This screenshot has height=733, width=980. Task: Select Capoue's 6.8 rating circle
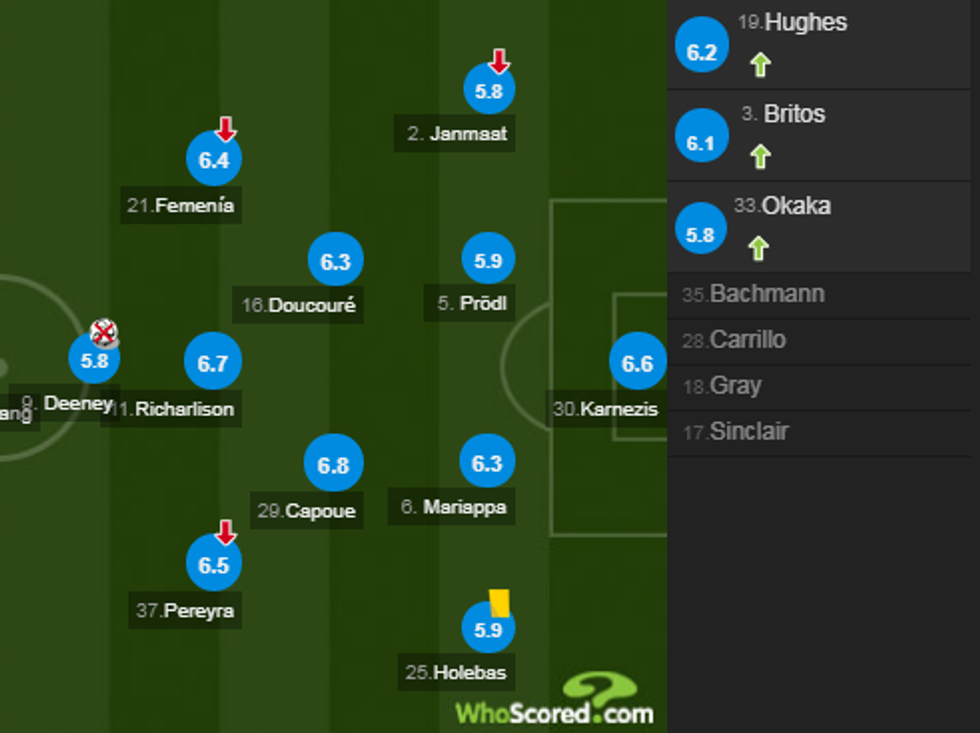tap(333, 465)
